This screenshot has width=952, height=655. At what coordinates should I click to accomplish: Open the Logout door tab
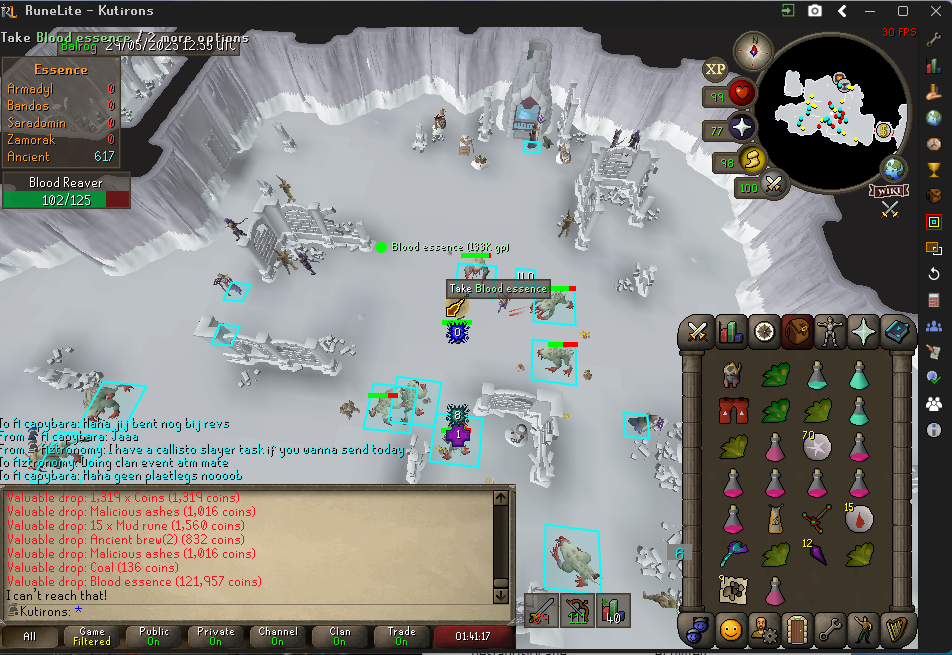797,630
